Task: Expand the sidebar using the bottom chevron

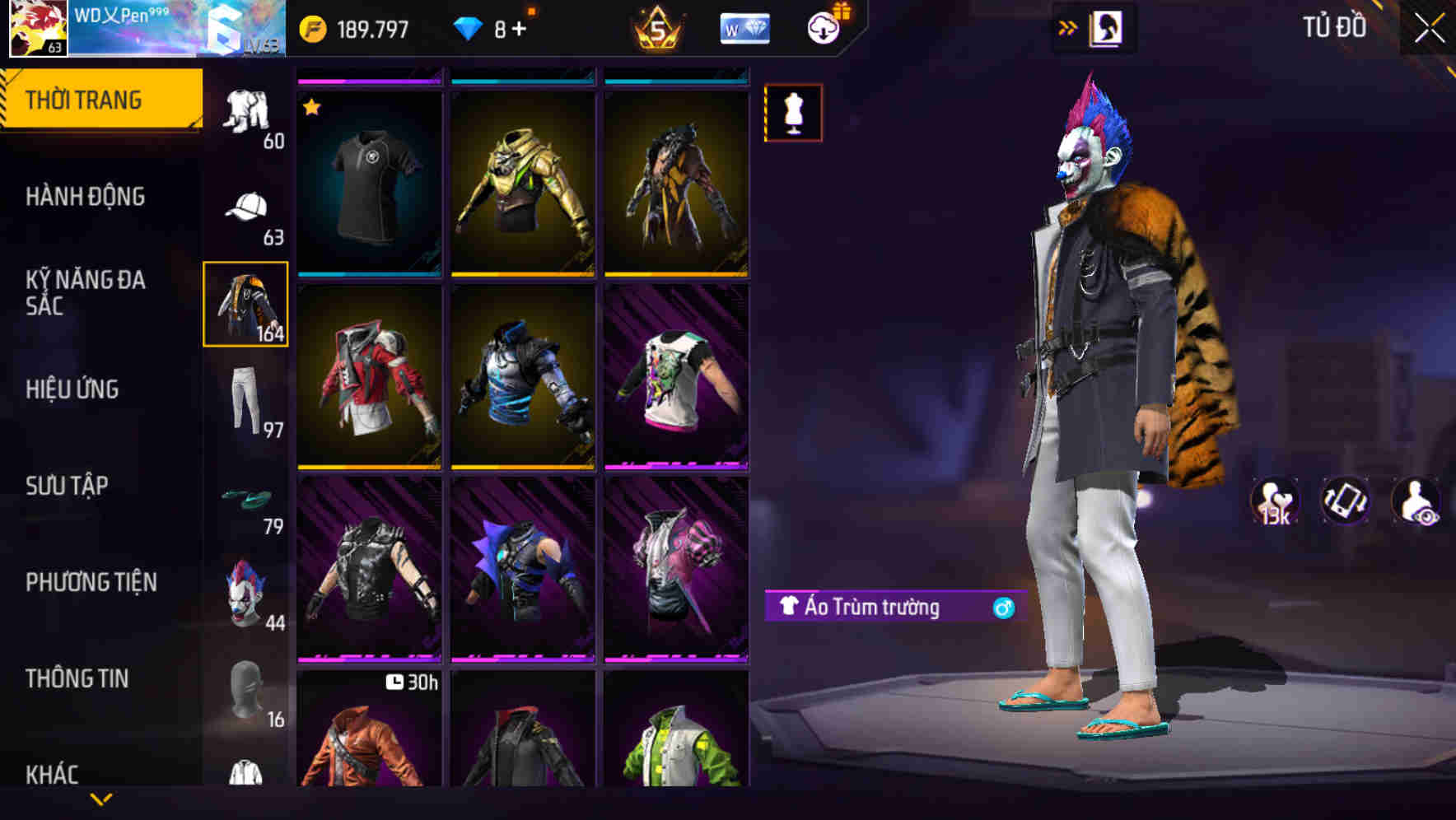Action: tap(101, 797)
